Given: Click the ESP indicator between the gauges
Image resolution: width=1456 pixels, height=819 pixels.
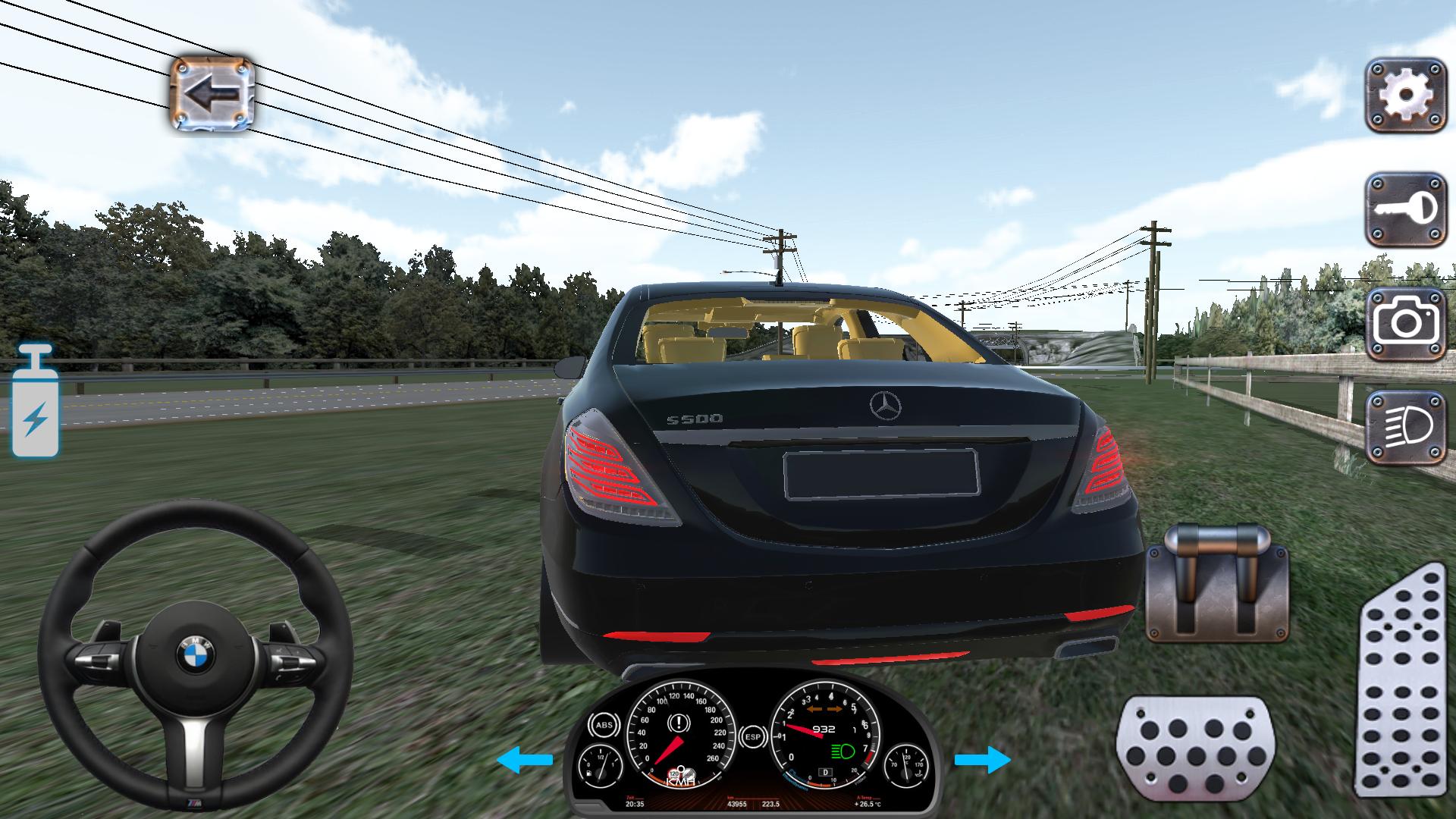Looking at the screenshot, I should pos(753,737).
